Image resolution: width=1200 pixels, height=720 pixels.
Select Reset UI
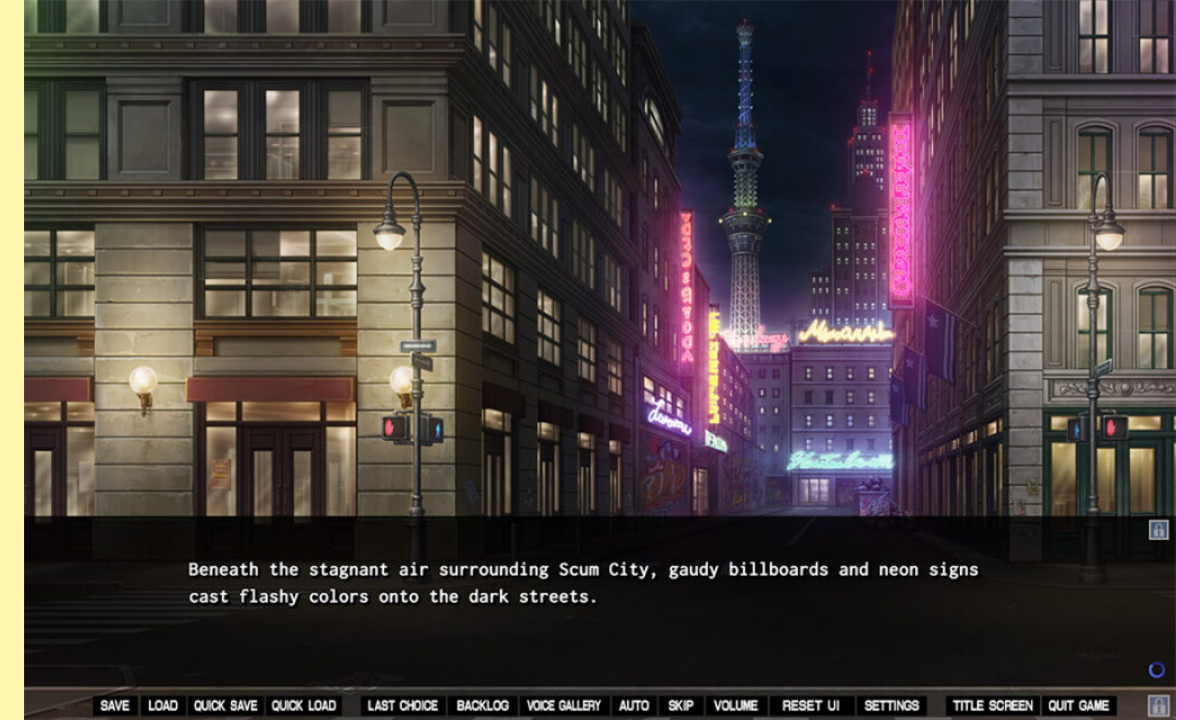point(811,706)
